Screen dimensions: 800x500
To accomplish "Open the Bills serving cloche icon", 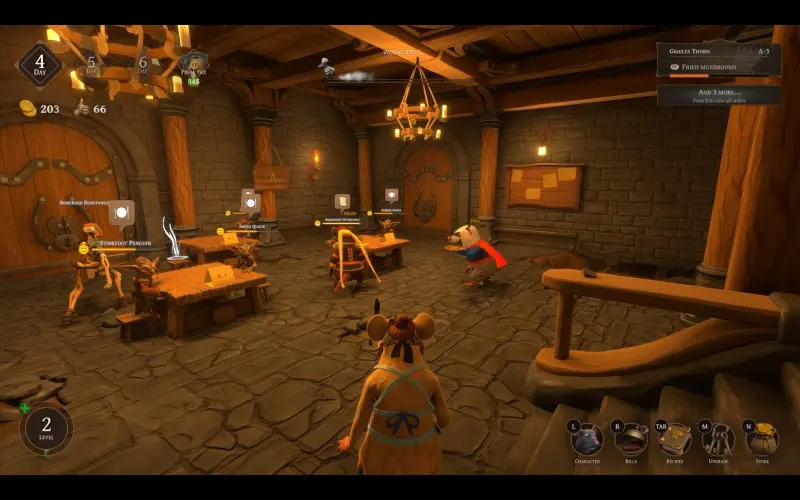I will coord(631,440).
